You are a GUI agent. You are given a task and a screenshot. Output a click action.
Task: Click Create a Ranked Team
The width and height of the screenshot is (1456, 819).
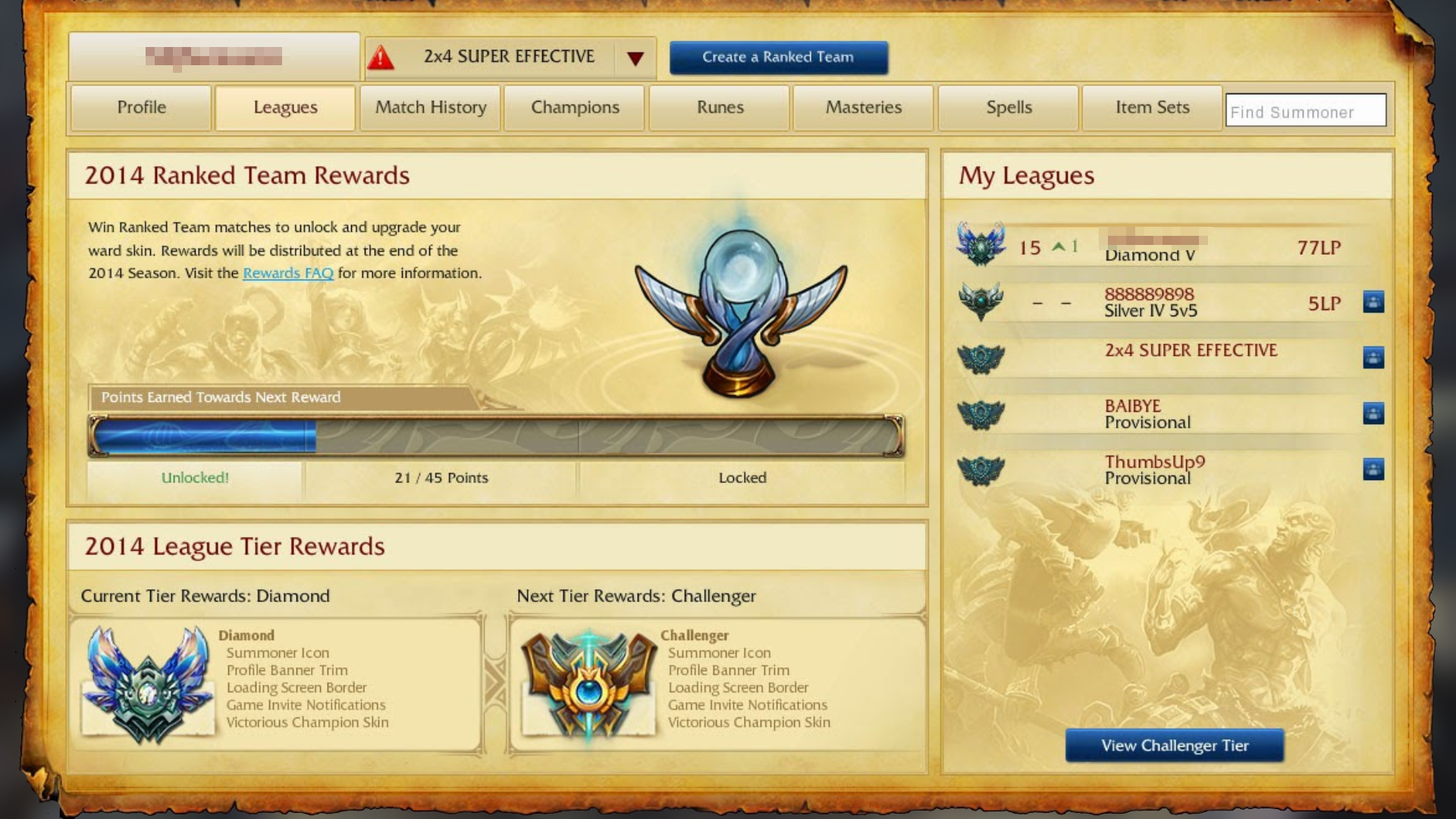pyautogui.click(x=777, y=57)
